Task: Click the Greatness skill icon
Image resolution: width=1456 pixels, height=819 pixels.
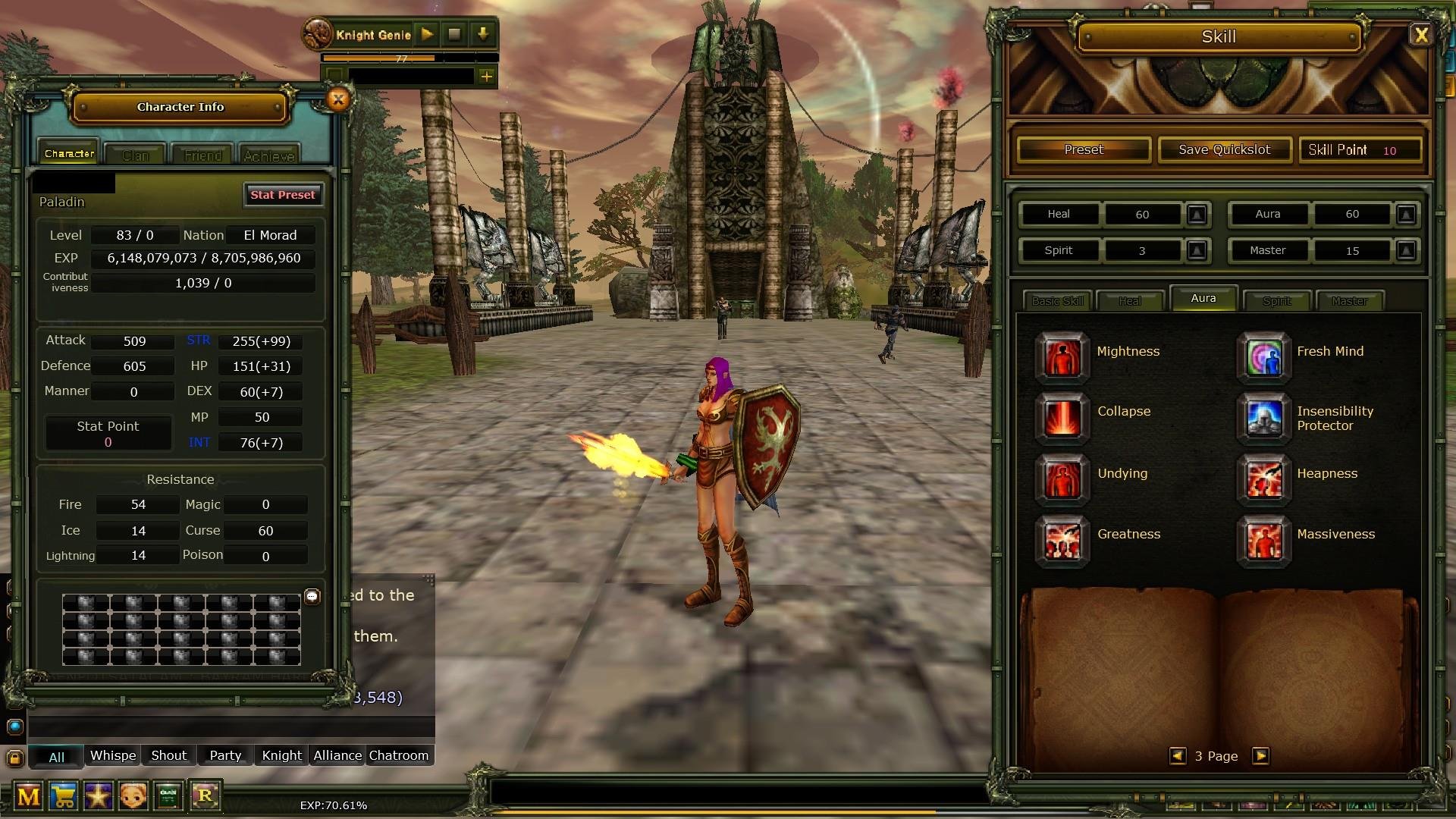Action: 1062,541
